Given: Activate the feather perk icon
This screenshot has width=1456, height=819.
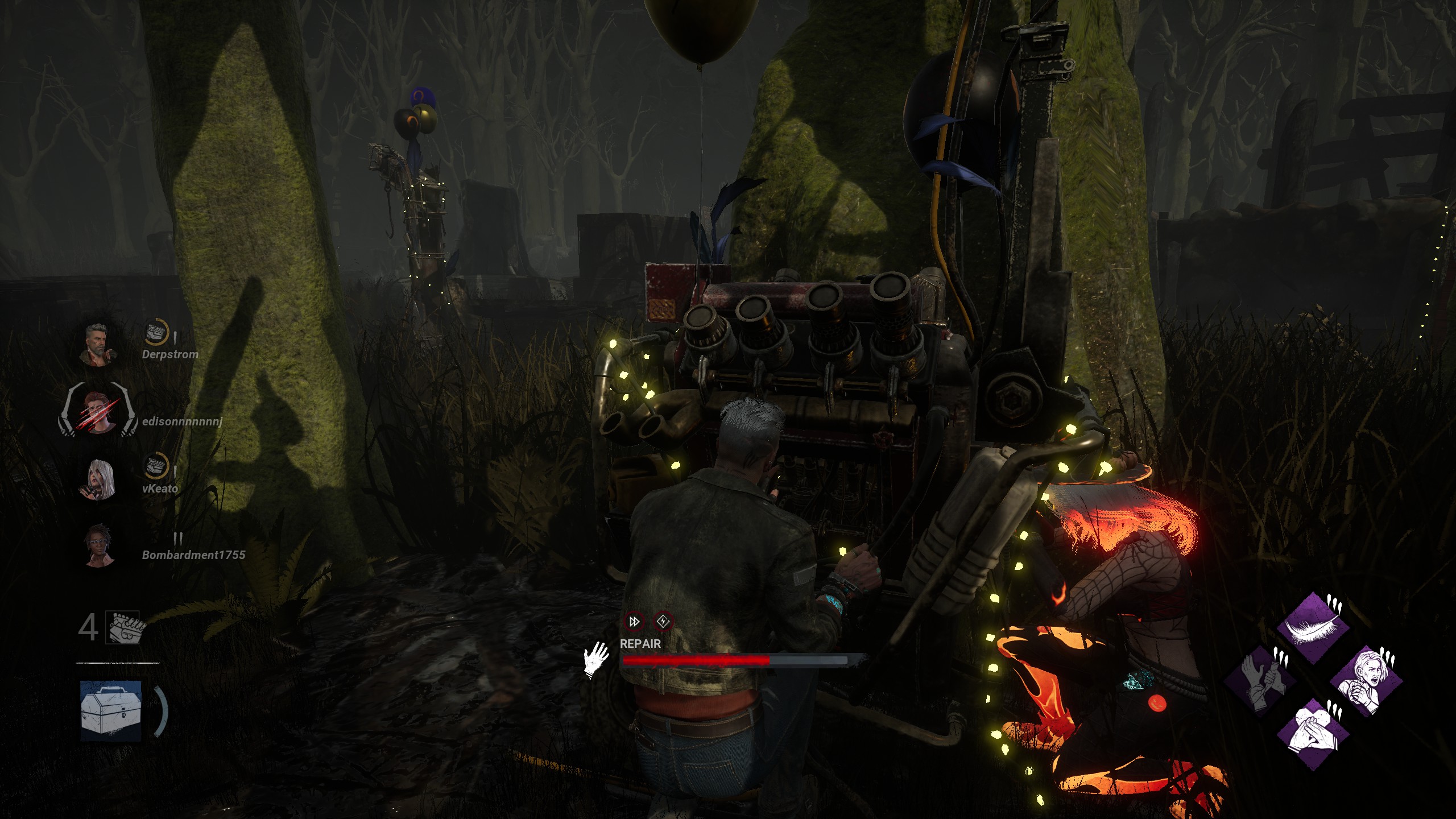Looking at the screenshot, I should coord(1313,628).
